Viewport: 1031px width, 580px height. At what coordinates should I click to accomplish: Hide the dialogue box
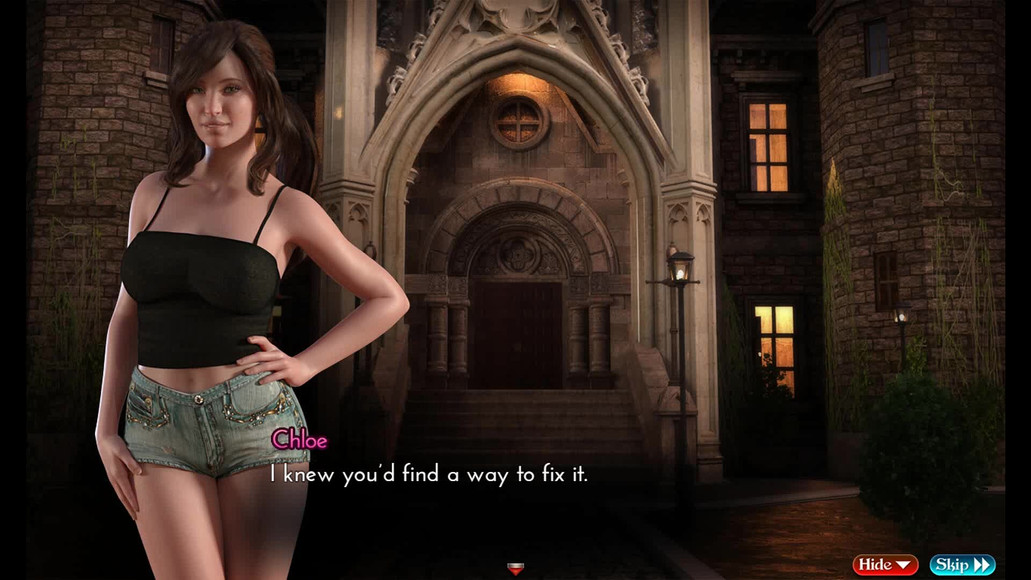[885, 565]
